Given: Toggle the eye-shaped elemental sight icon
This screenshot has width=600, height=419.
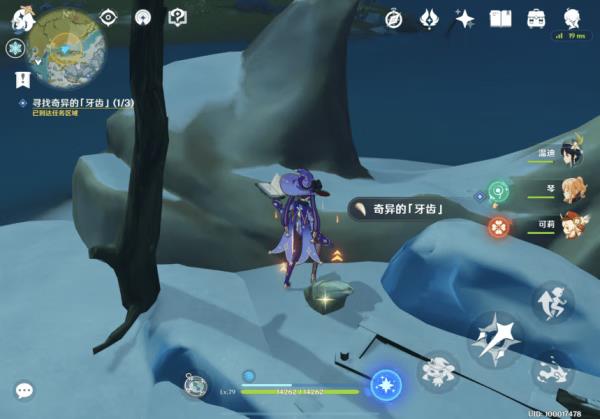Looking at the screenshot, I should point(108,17).
